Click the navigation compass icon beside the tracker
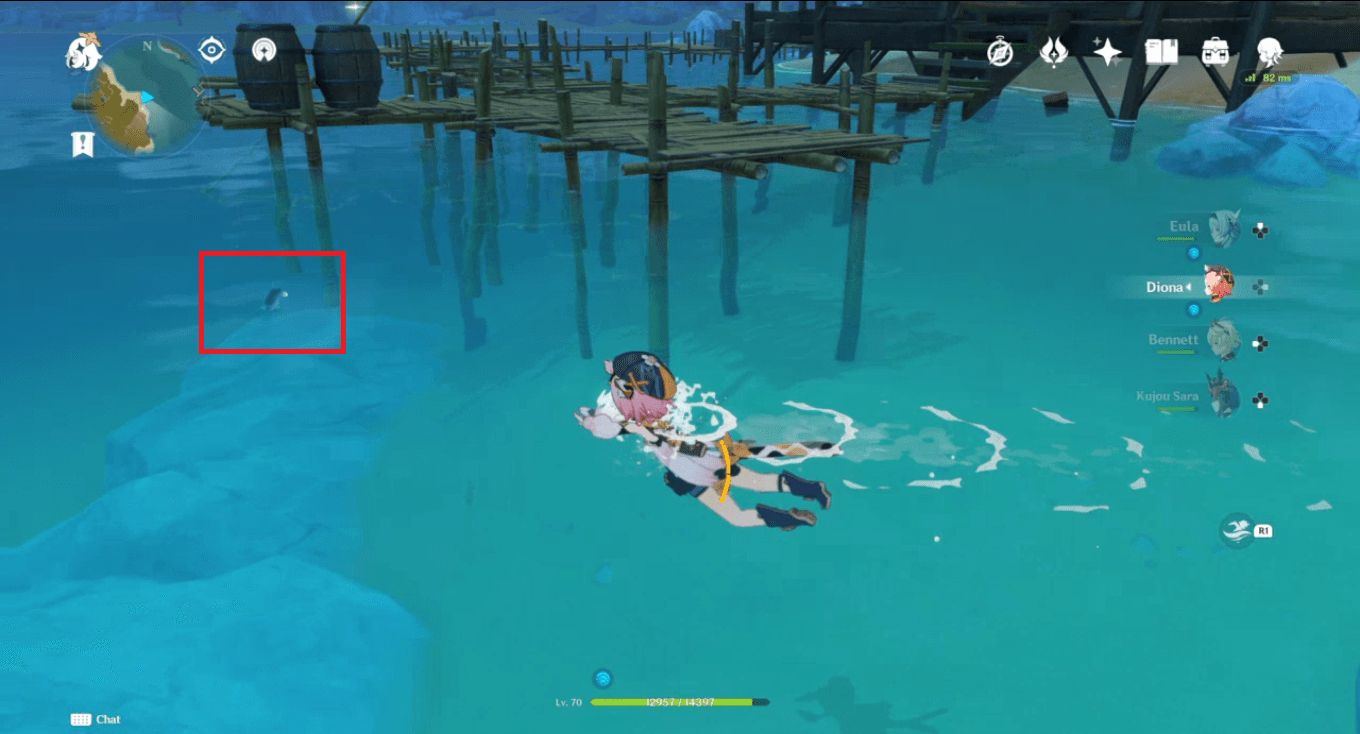 pos(264,50)
